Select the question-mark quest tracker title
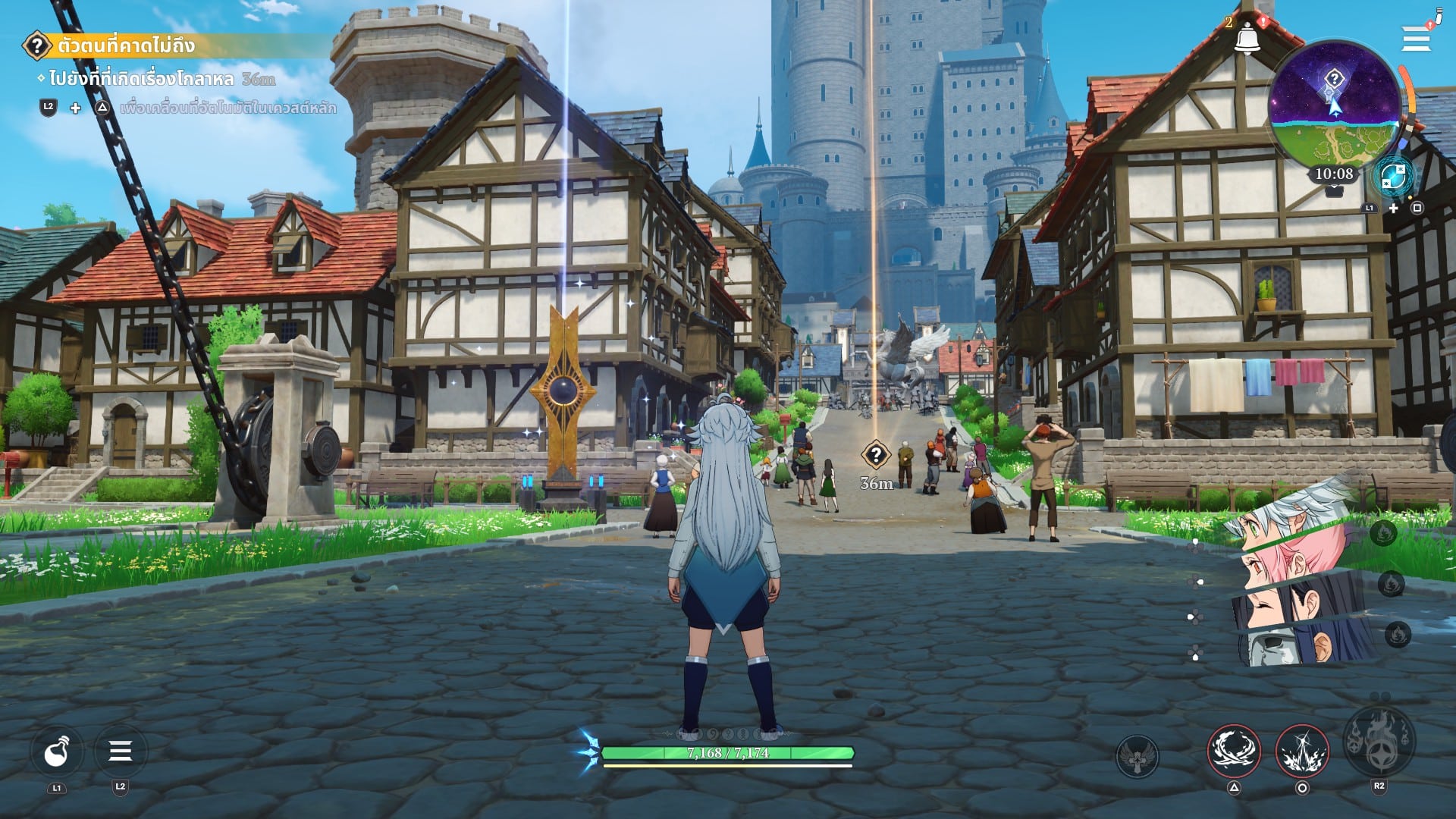The height and width of the screenshot is (819, 1456). point(125,45)
